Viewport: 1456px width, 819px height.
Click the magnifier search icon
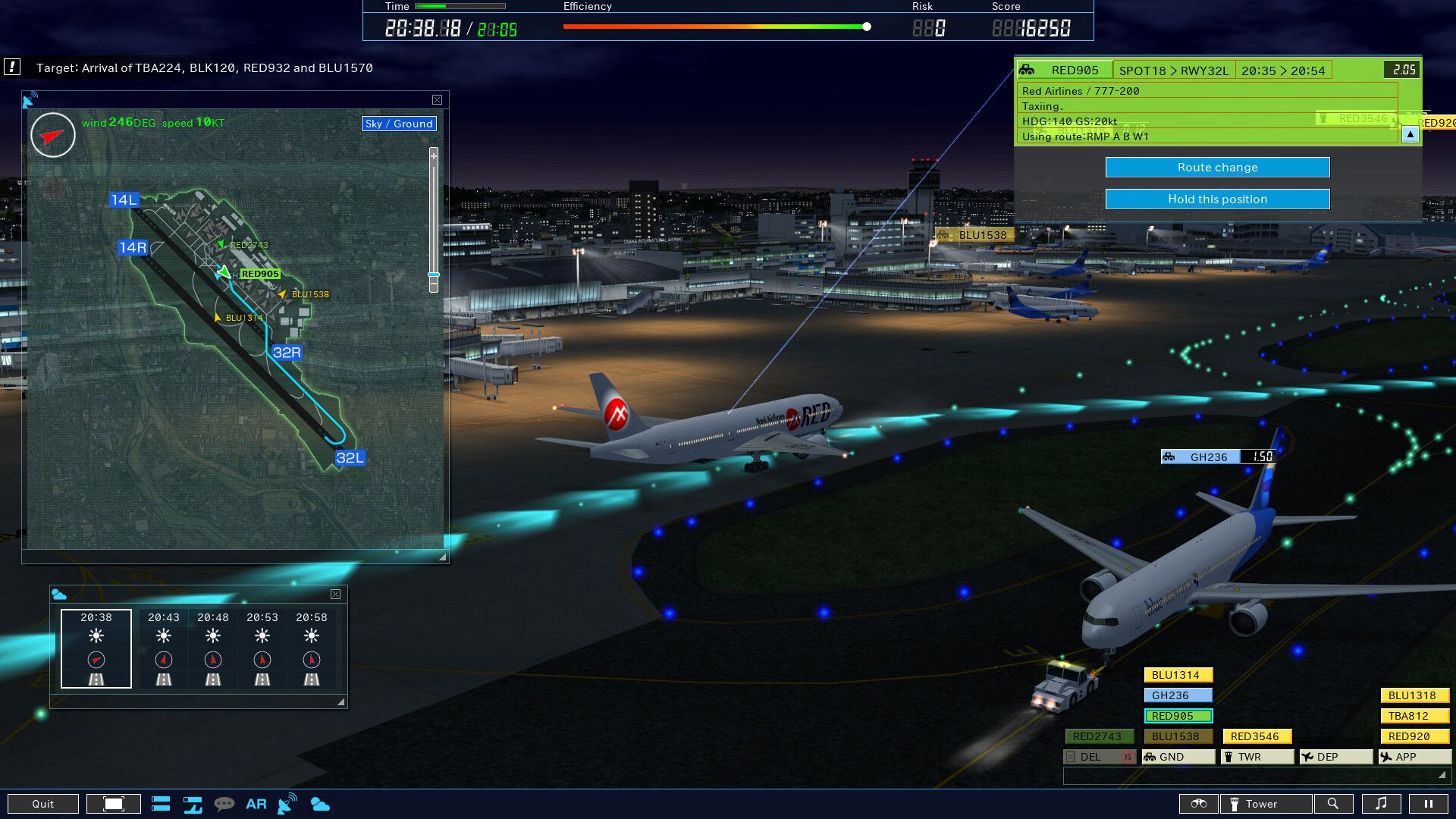pos(1335,804)
